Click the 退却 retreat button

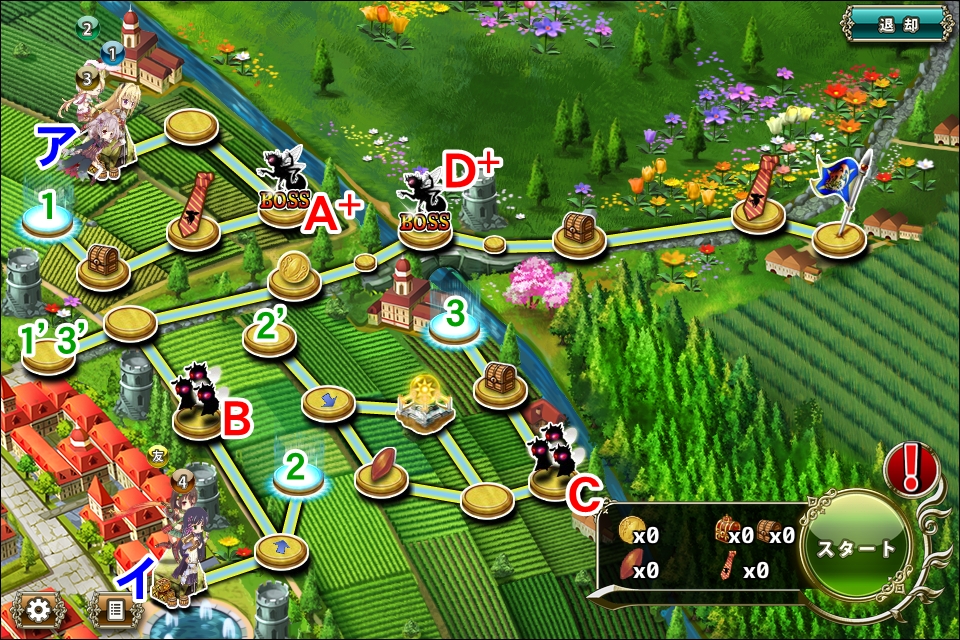coord(895,22)
